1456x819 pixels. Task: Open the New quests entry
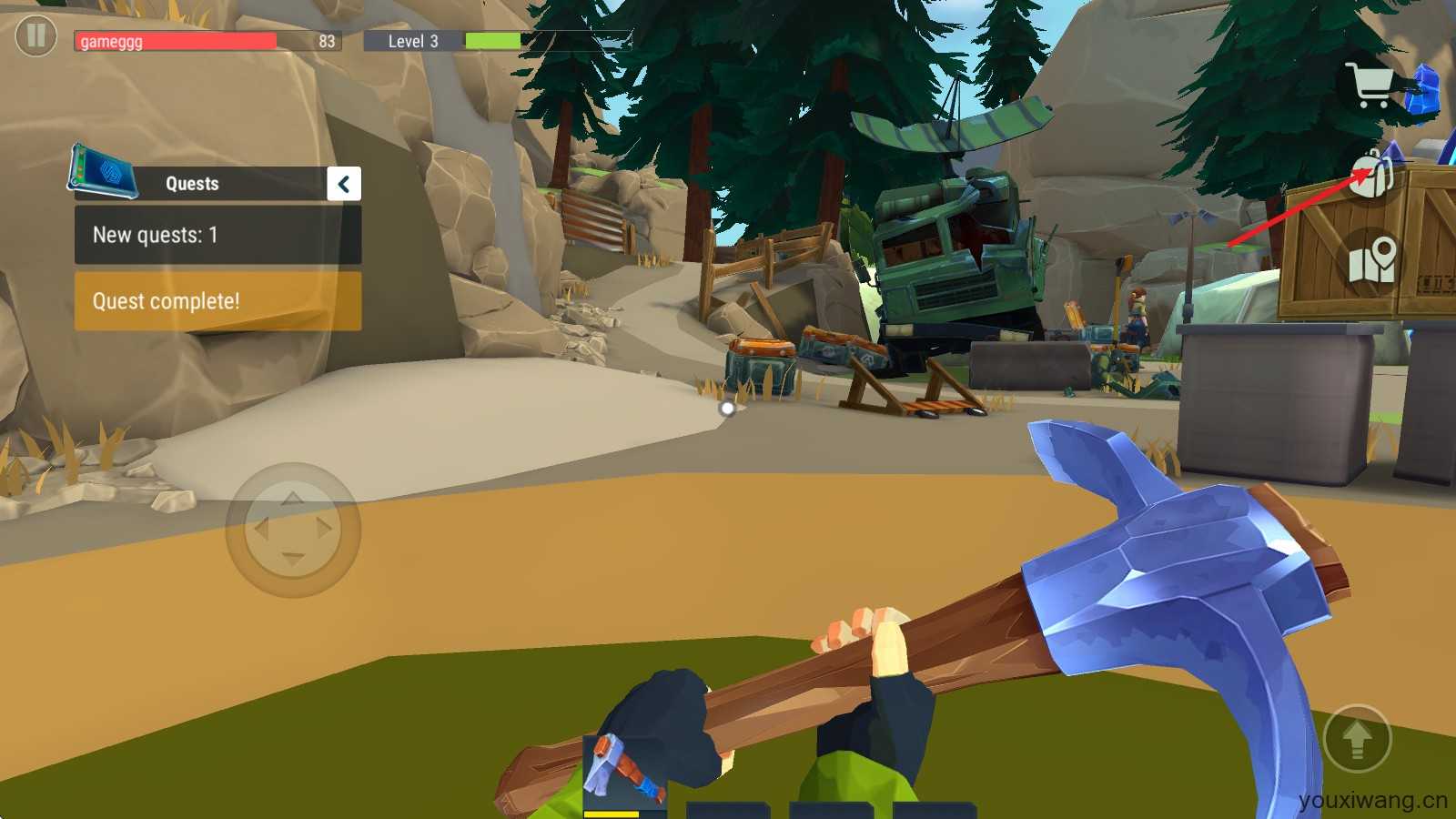pos(217,235)
